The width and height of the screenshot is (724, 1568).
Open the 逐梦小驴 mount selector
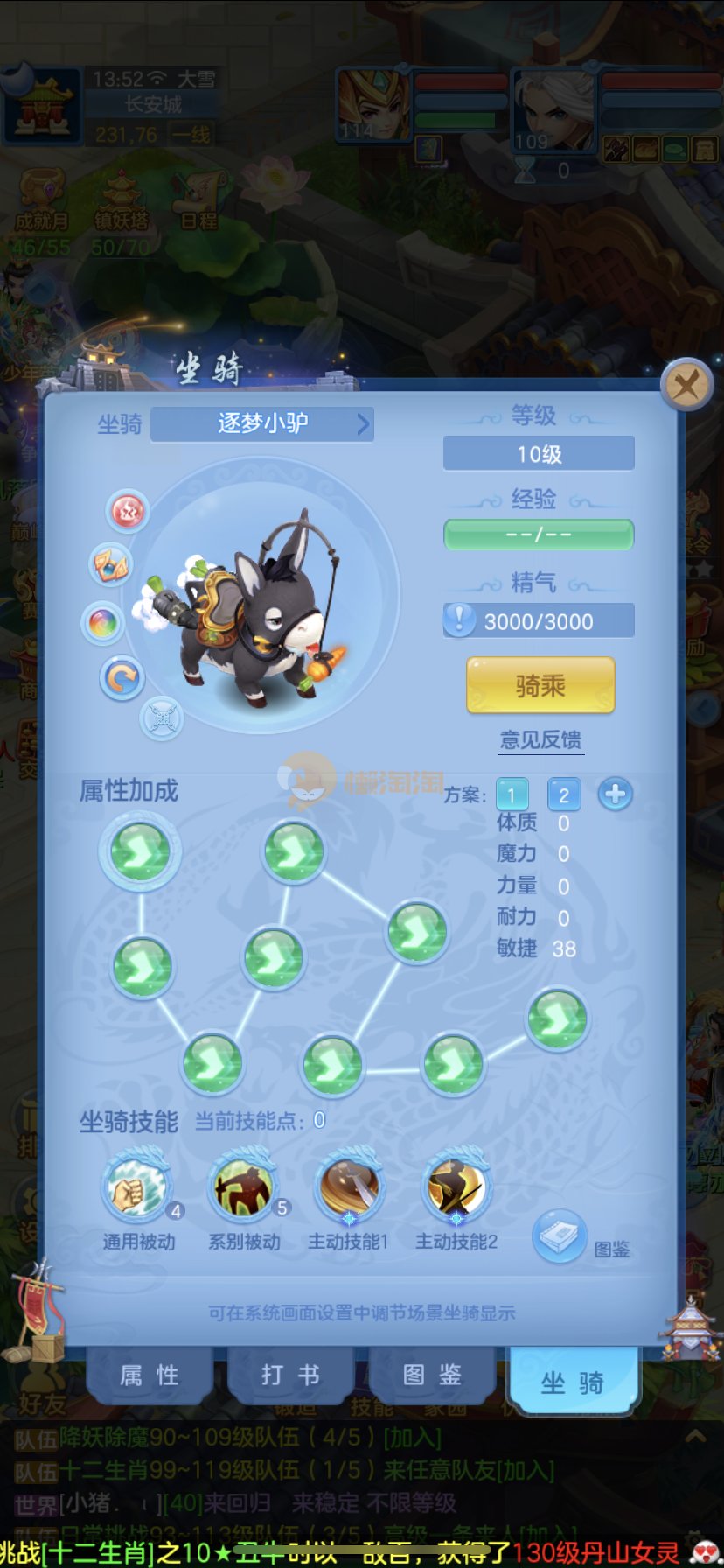[262, 424]
